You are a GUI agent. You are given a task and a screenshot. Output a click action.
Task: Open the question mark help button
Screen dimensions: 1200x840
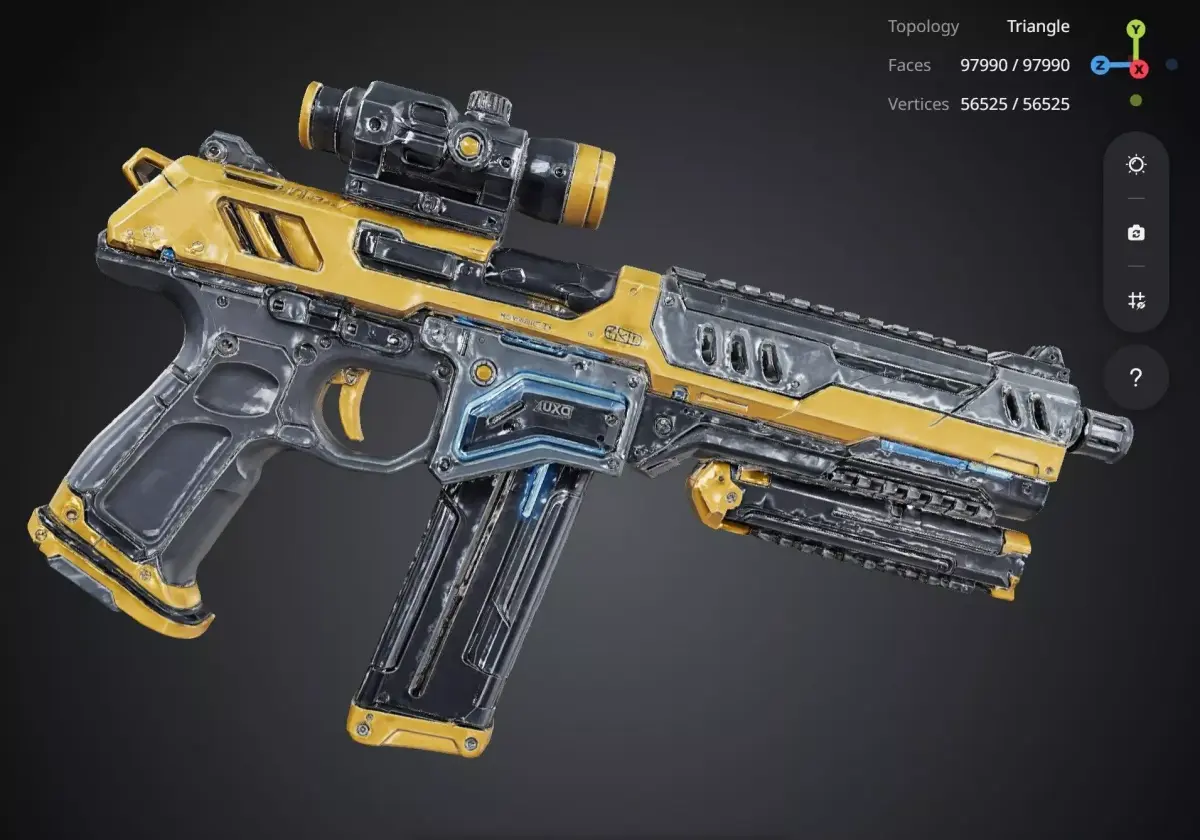[x=1136, y=378]
